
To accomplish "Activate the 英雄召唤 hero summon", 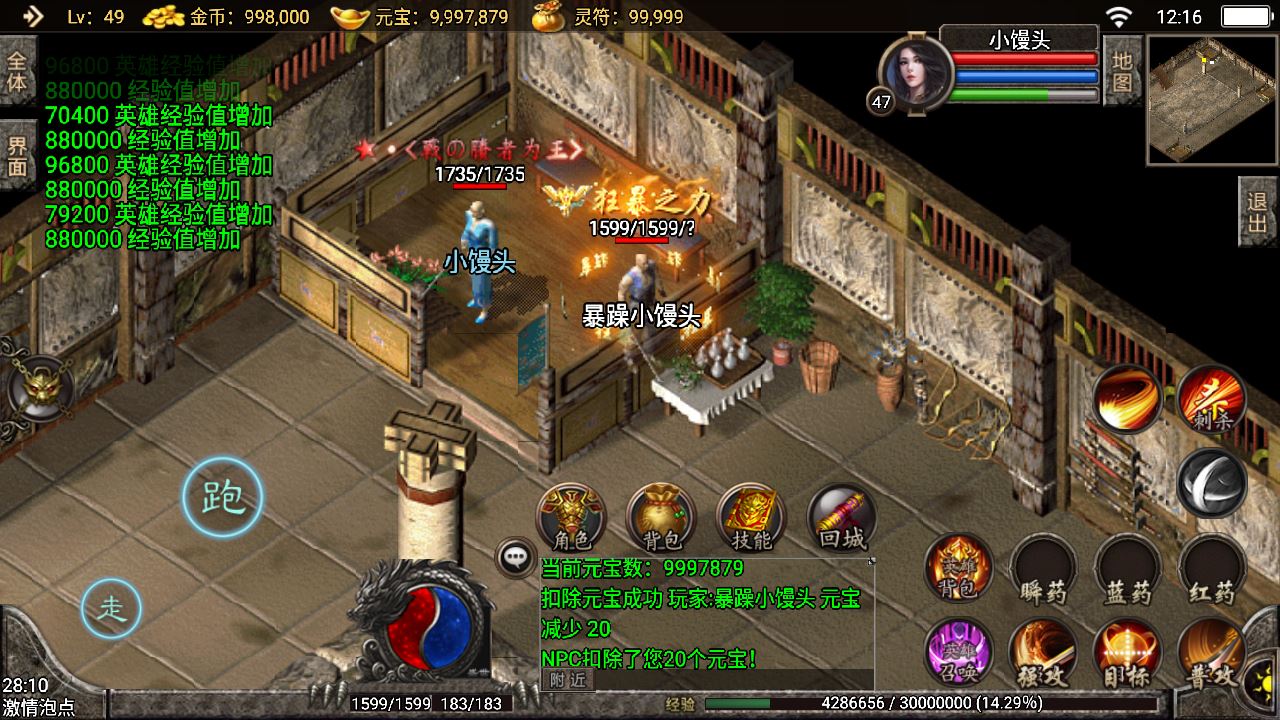I will click(958, 652).
